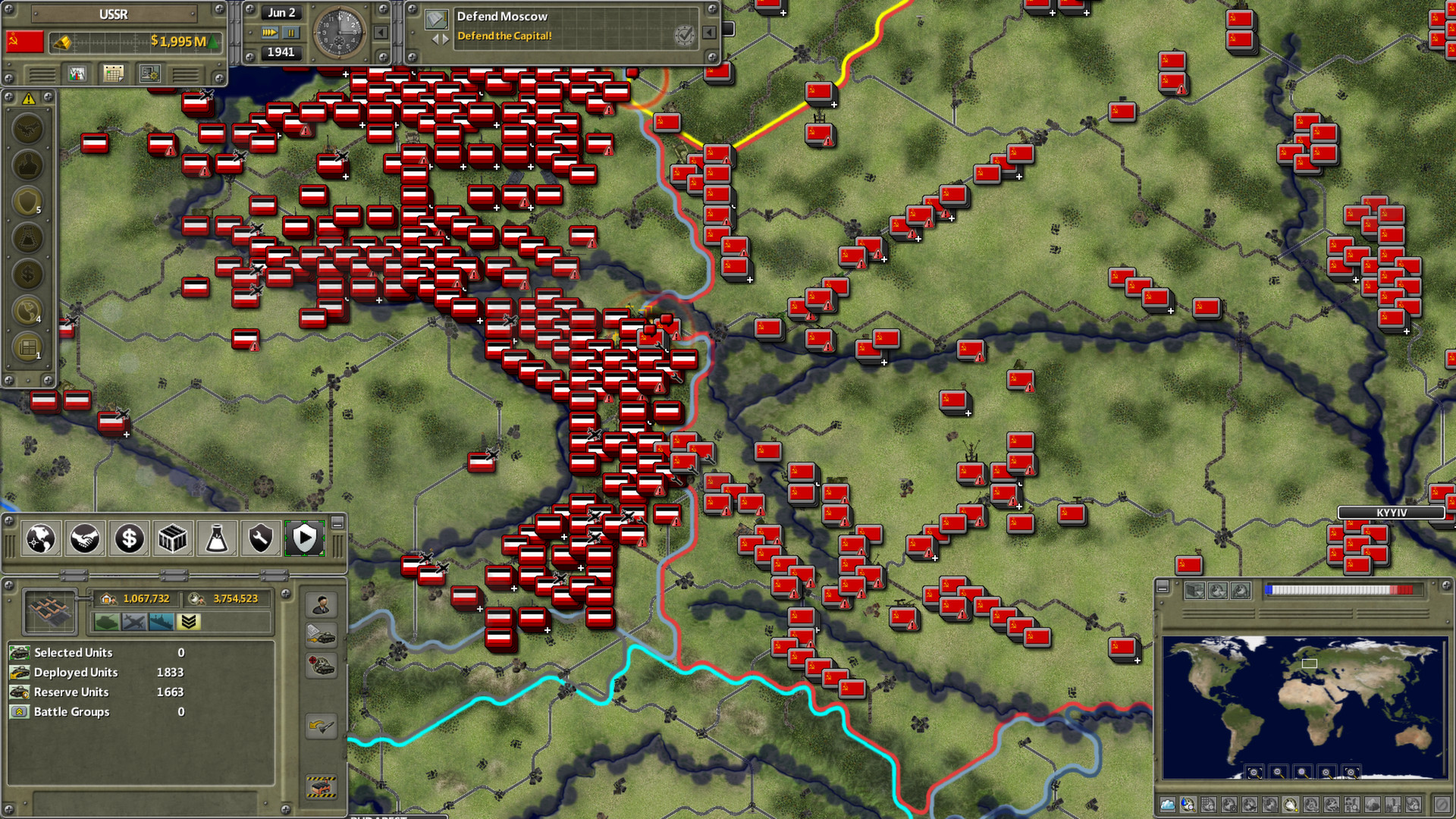Open the Research flask icon
This screenshot has width=1456, height=819.
216,538
